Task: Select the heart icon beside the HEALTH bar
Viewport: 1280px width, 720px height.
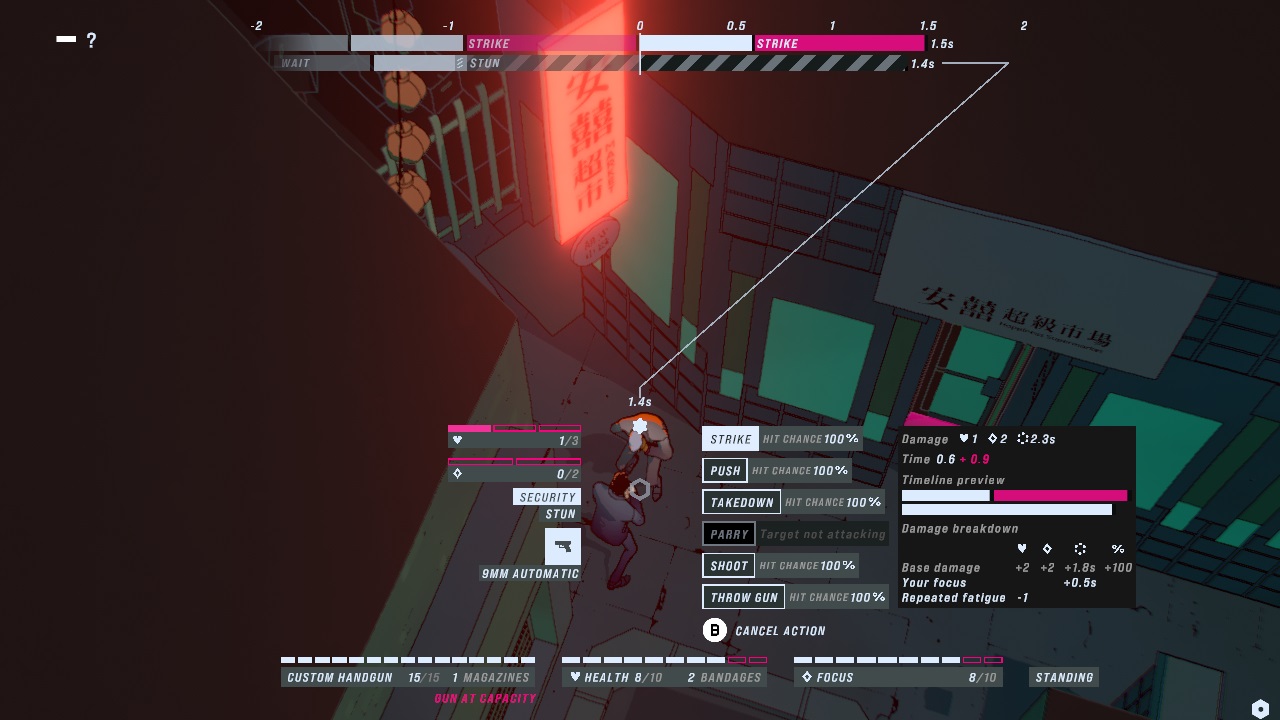Action: click(x=575, y=677)
